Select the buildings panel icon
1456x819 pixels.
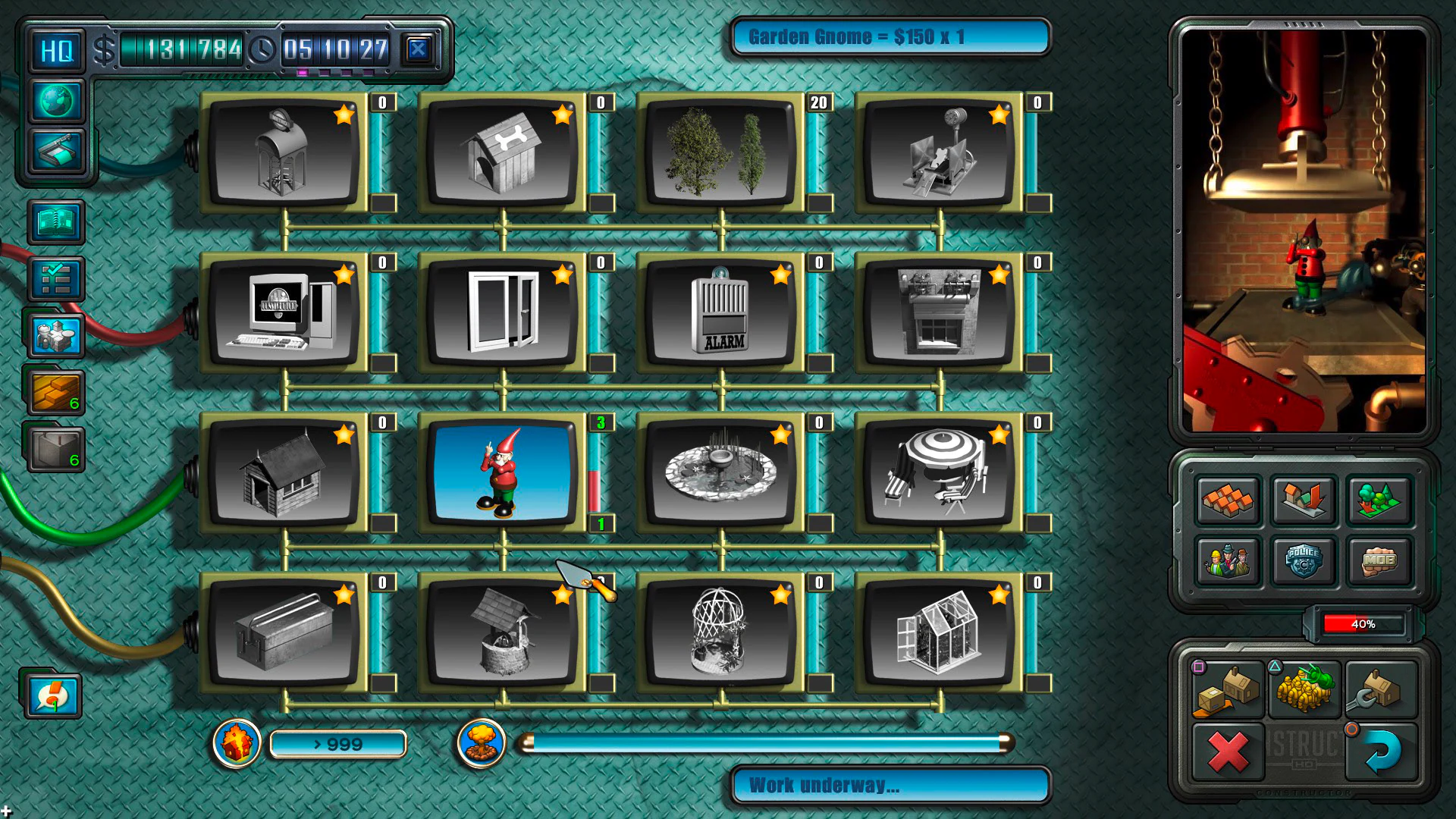tap(55, 337)
